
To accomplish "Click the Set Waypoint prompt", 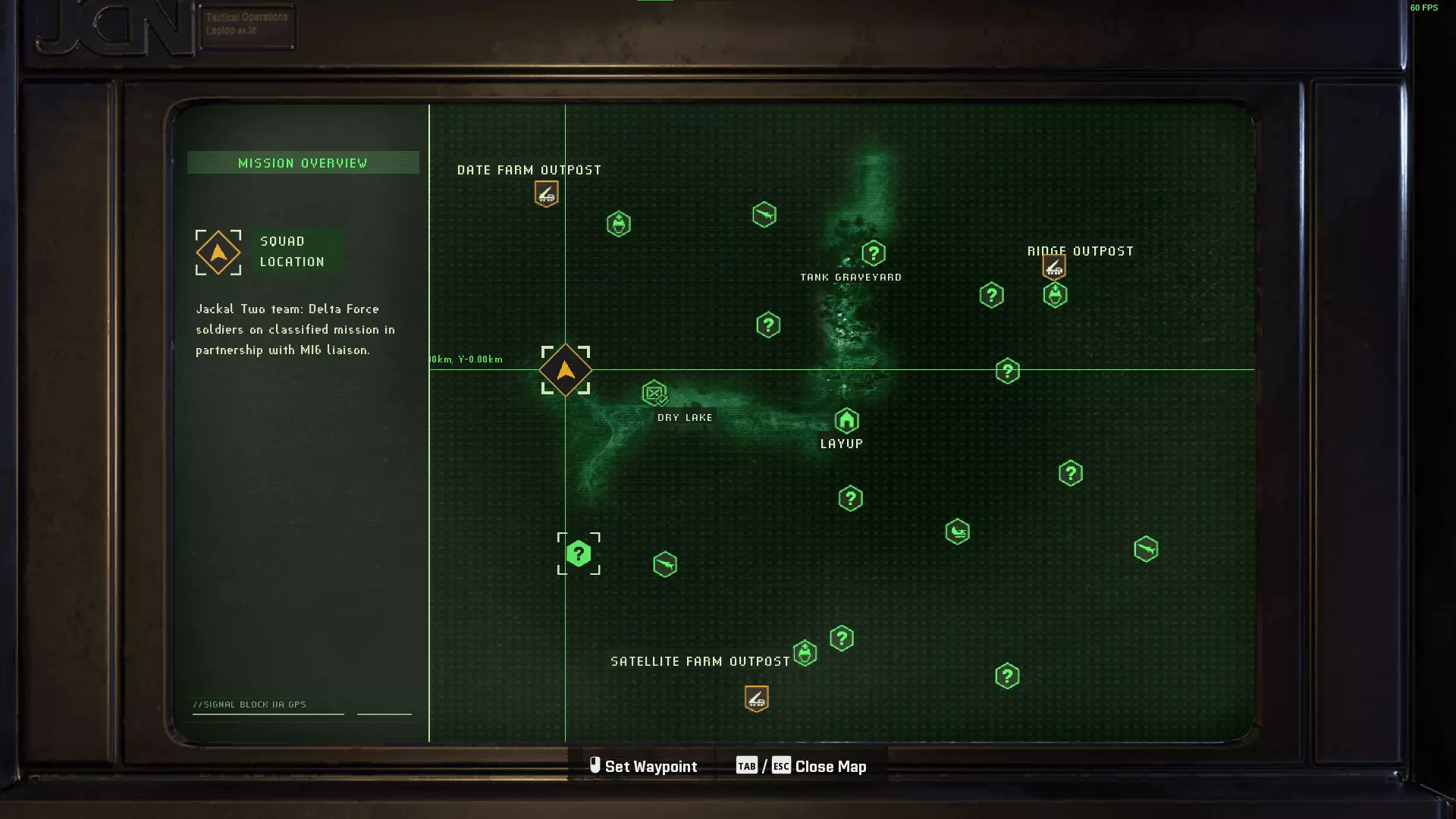I will pyautogui.click(x=643, y=767).
